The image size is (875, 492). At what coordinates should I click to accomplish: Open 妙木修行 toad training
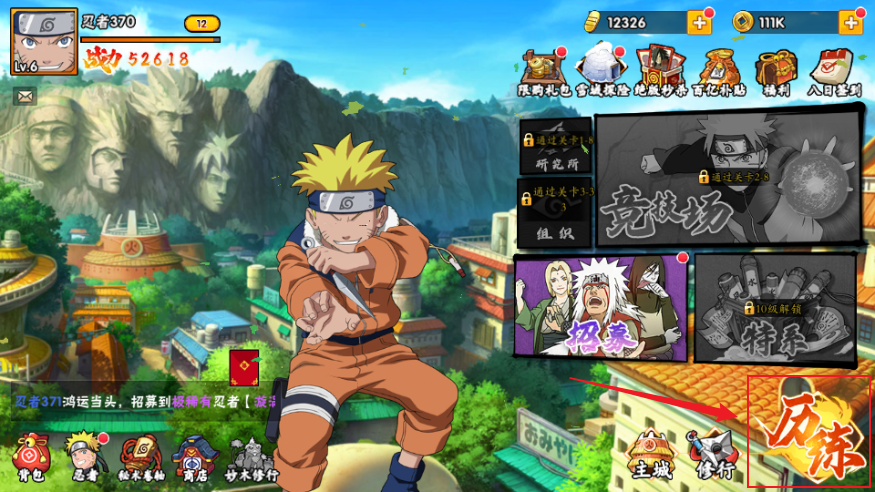click(x=251, y=458)
